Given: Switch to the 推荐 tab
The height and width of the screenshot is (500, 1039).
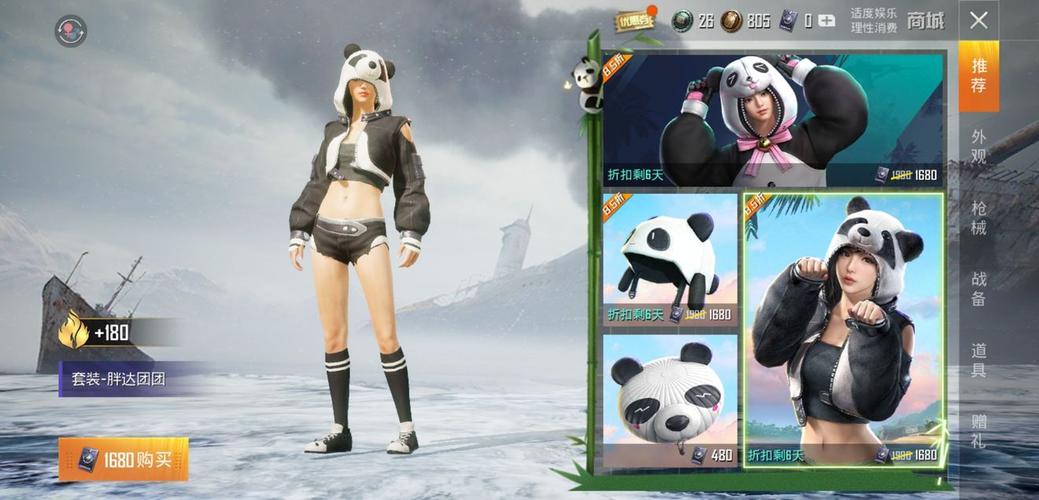Looking at the screenshot, I should click(x=978, y=76).
